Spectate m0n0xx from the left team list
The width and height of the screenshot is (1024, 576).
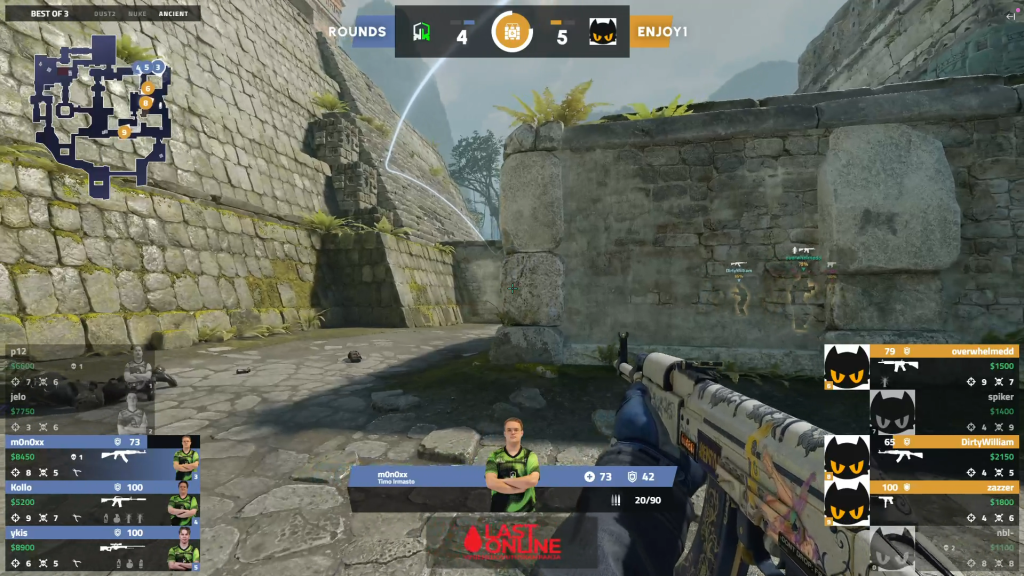100,457
